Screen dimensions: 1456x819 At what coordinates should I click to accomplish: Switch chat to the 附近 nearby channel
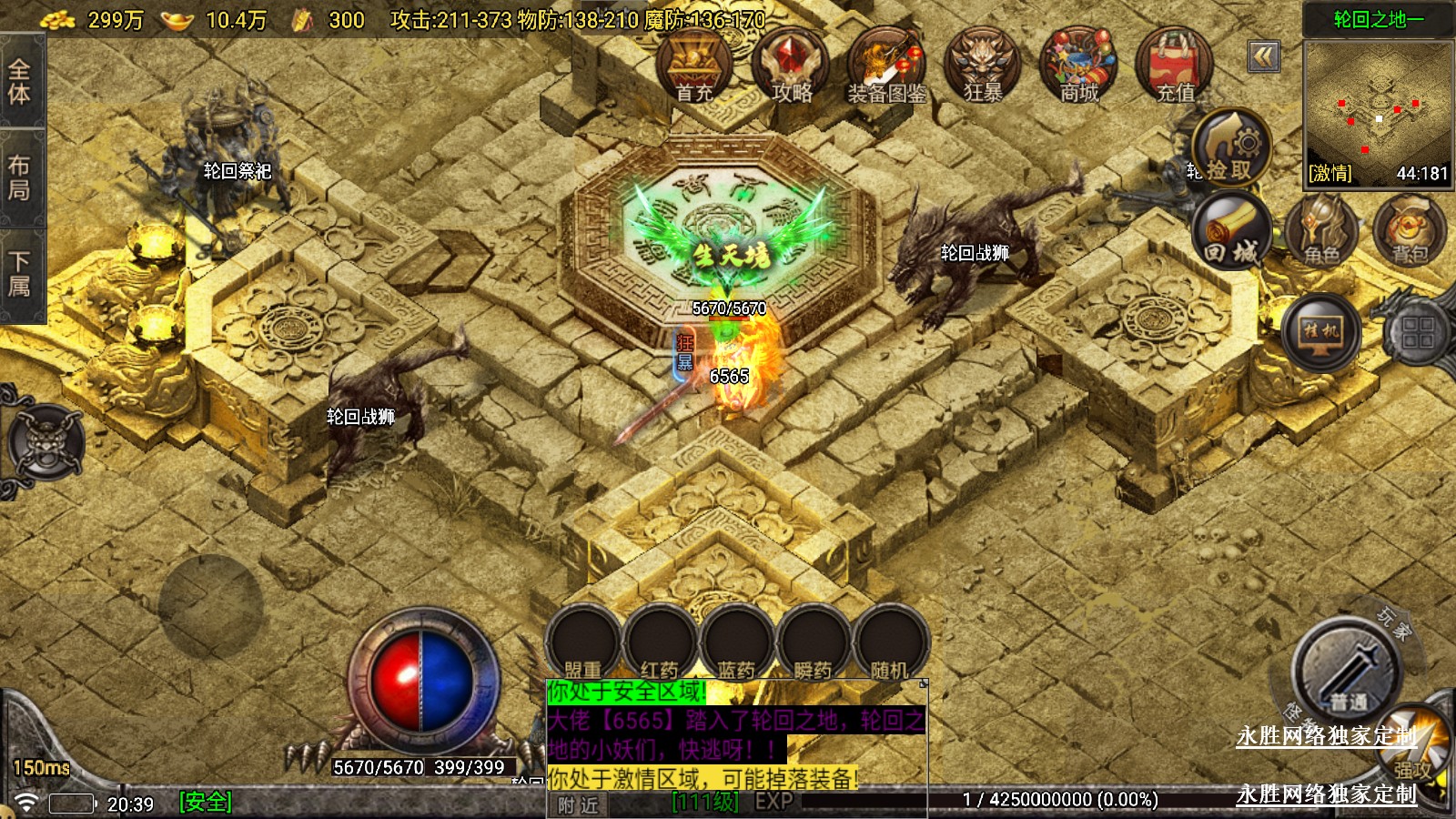tap(579, 804)
